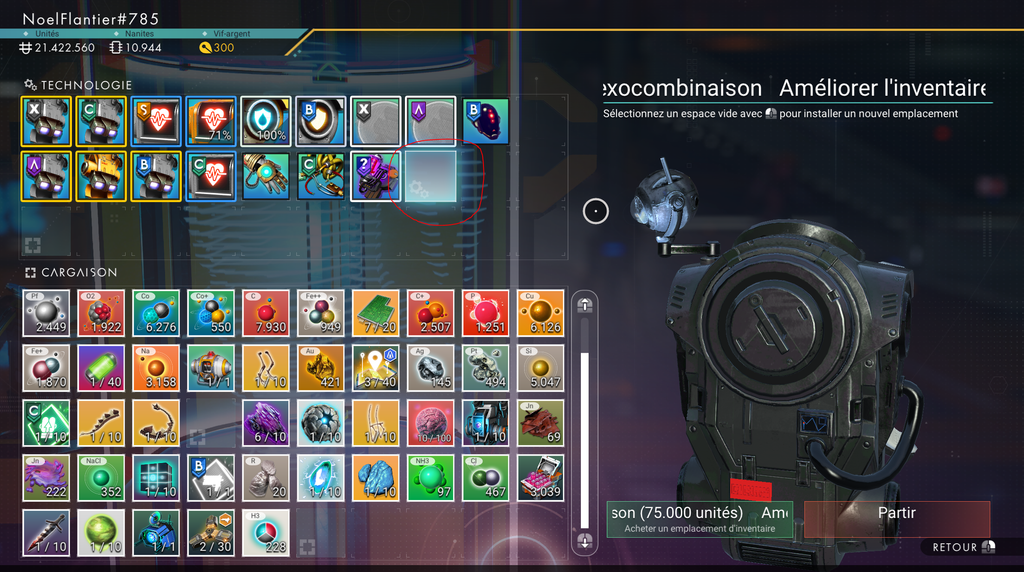The image size is (1024, 572).
Task: Select the dark red-dotted helmet technology
Action: coord(486,121)
